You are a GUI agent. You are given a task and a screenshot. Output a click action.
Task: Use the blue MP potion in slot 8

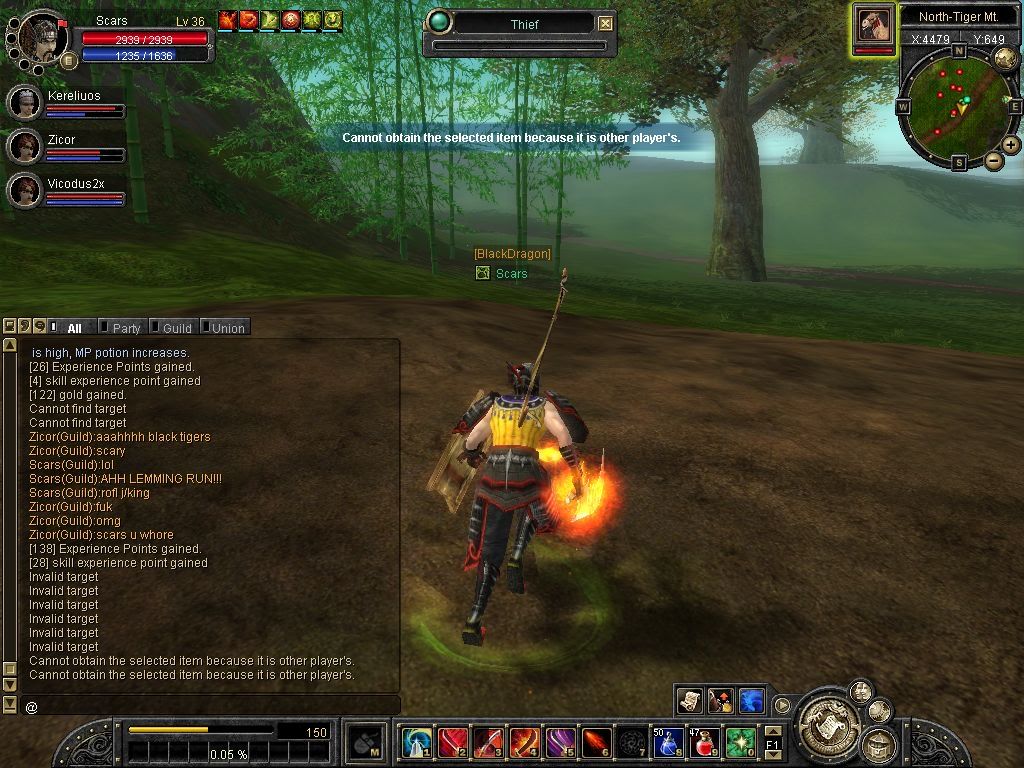pyautogui.click(x=668, y=742)
